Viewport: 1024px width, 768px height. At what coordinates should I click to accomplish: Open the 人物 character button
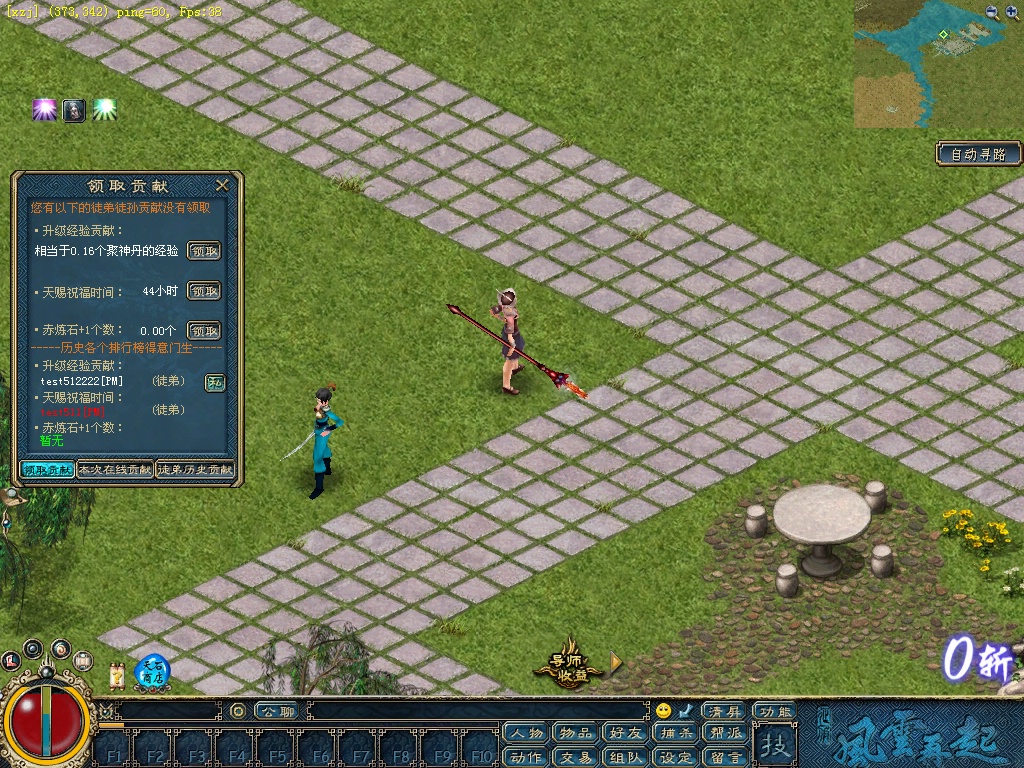pyautogui.click(x=527, y=733)
